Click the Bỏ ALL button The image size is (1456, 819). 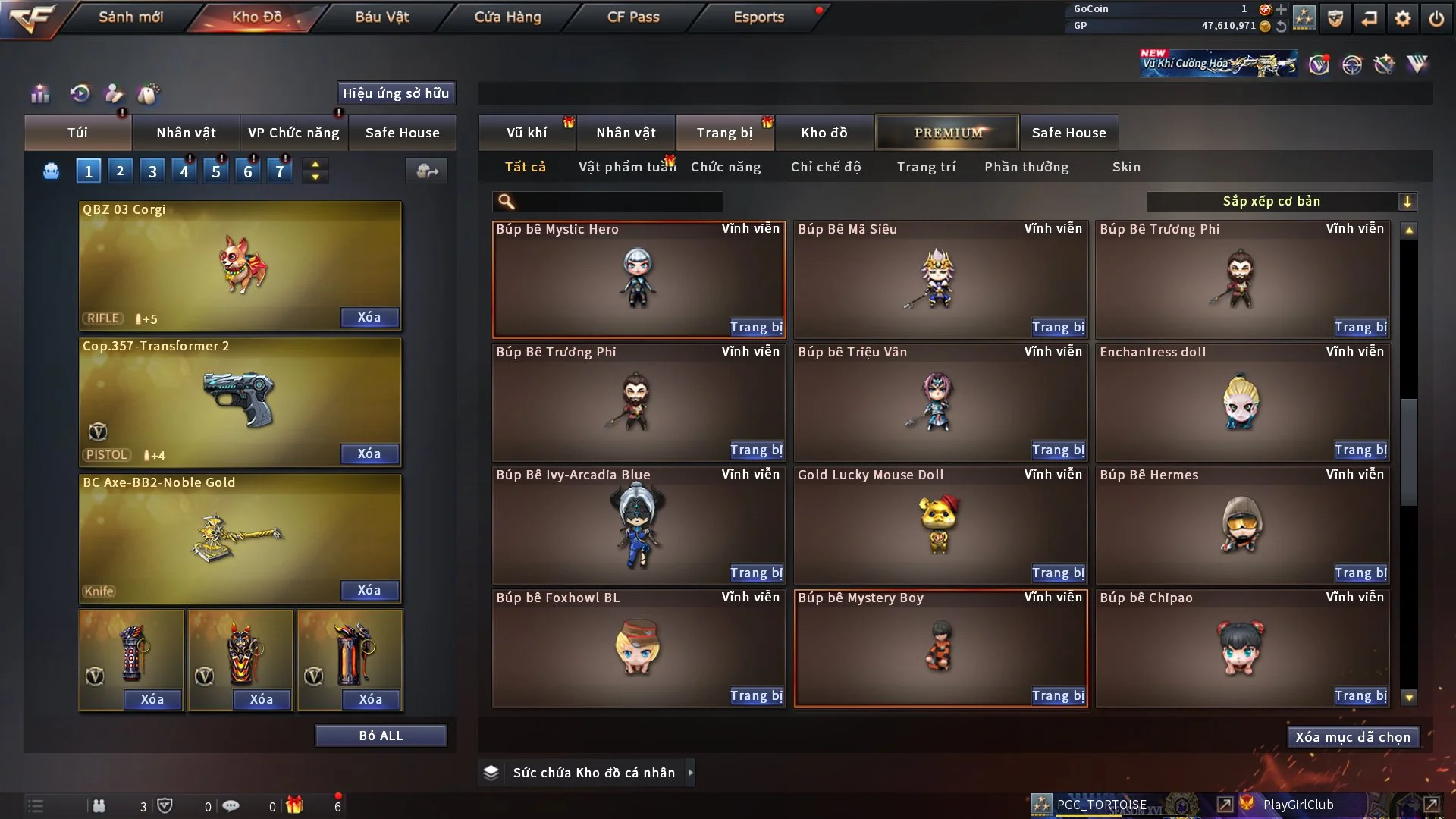pyautogui.click(x=381, y=736)
